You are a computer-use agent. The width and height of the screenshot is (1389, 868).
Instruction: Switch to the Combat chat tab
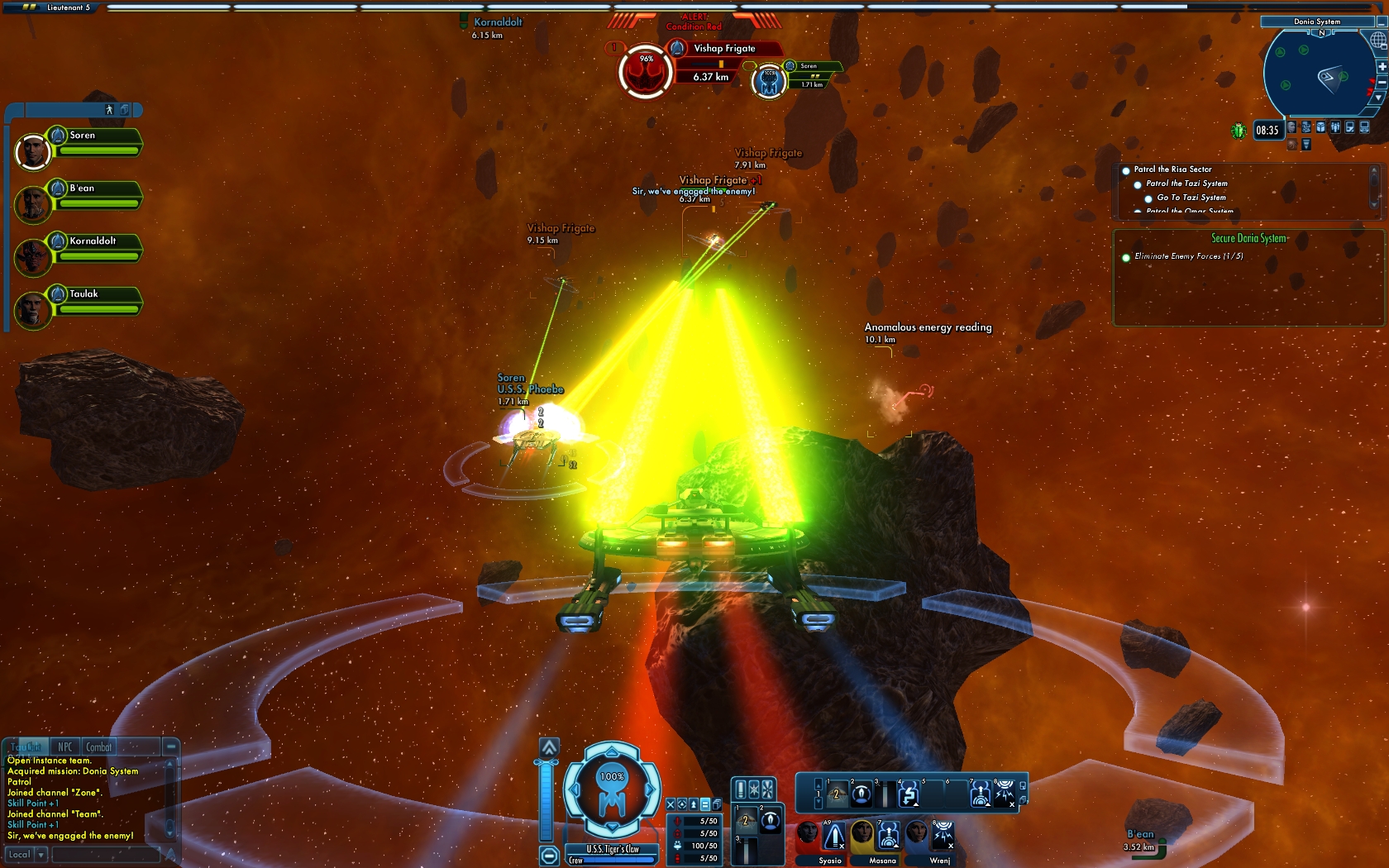point(98,746)
